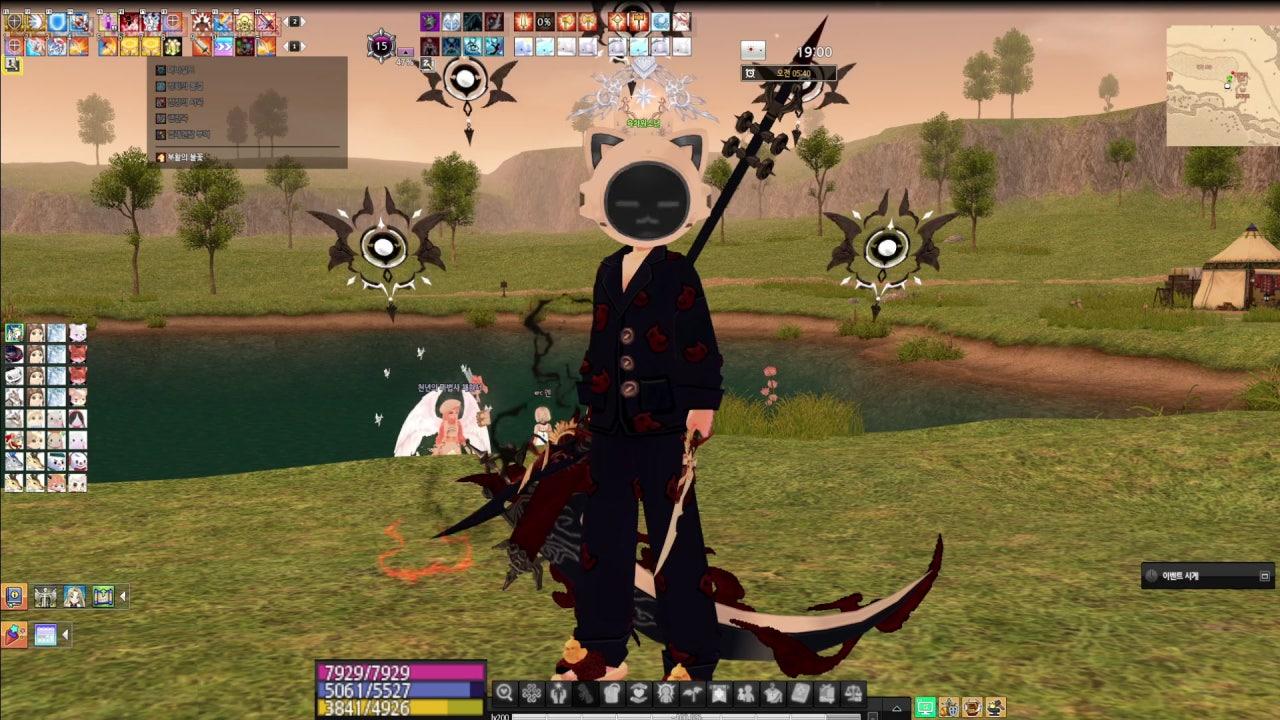Open the friends silhouettes icon
This screenshot has width=1280, height=720.
coord(746,693)
